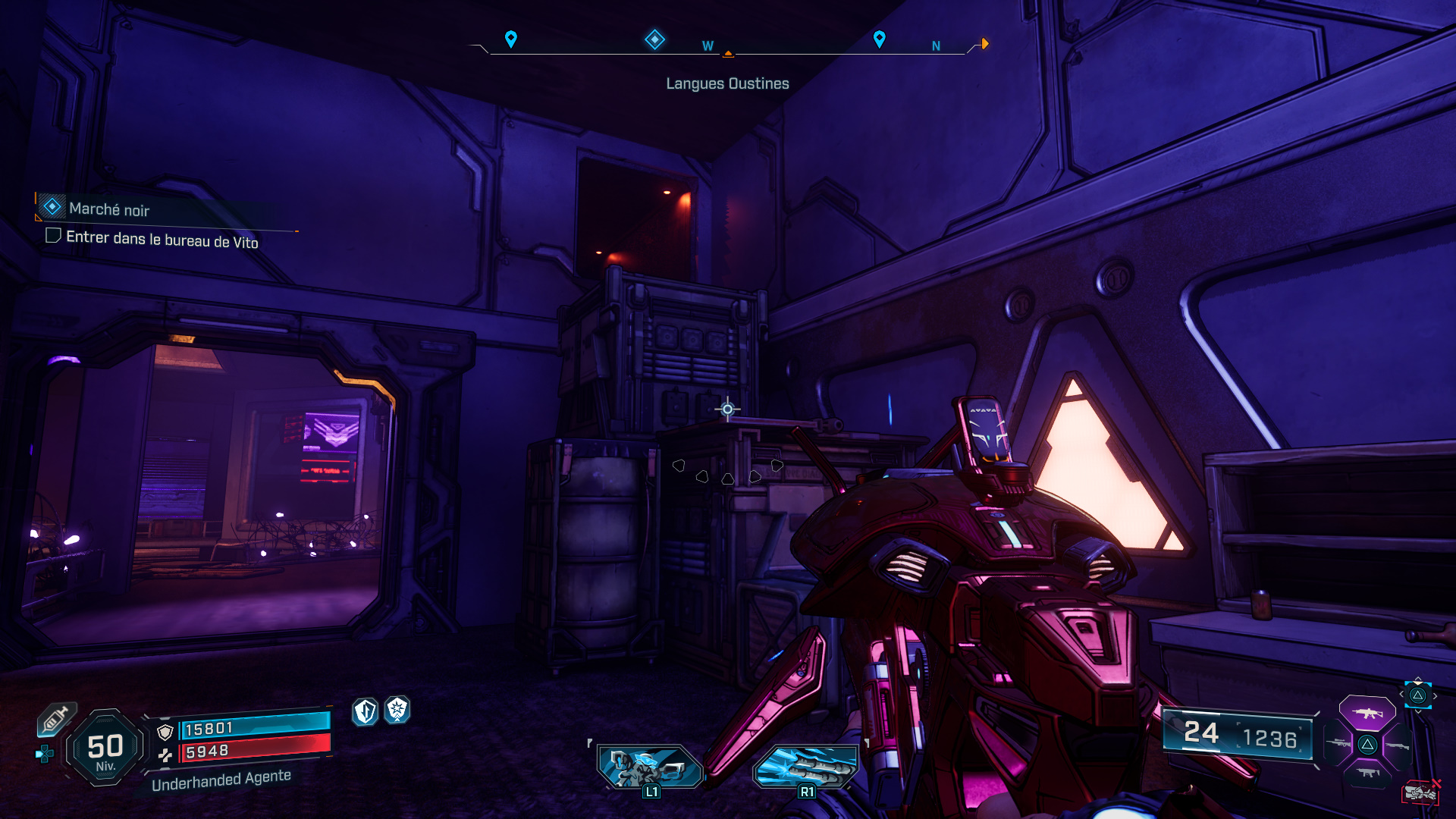Viewport: 1456px width, 819px height.
Task: Toggle the diamond mission tracker next to 'Marché noir'
Action: 51,206
